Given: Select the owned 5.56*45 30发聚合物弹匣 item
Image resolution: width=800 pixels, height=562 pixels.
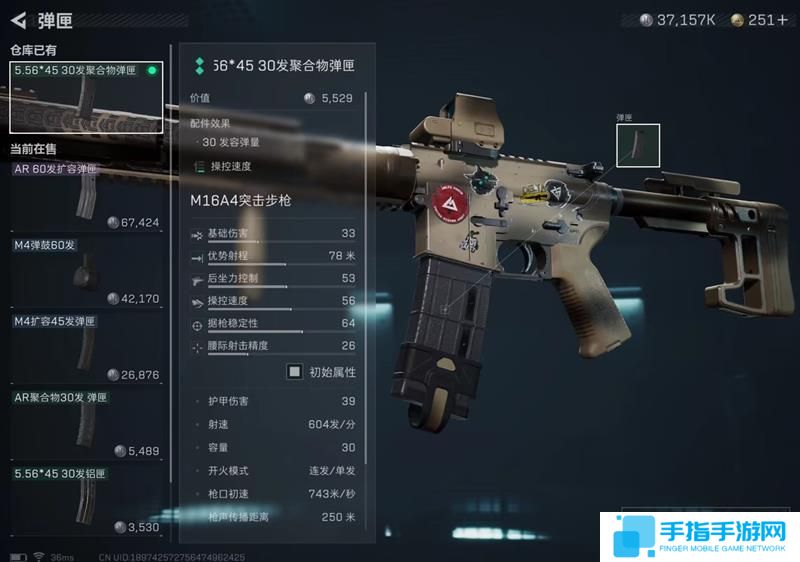Looking at the screenshot, I should coord(86,98).
